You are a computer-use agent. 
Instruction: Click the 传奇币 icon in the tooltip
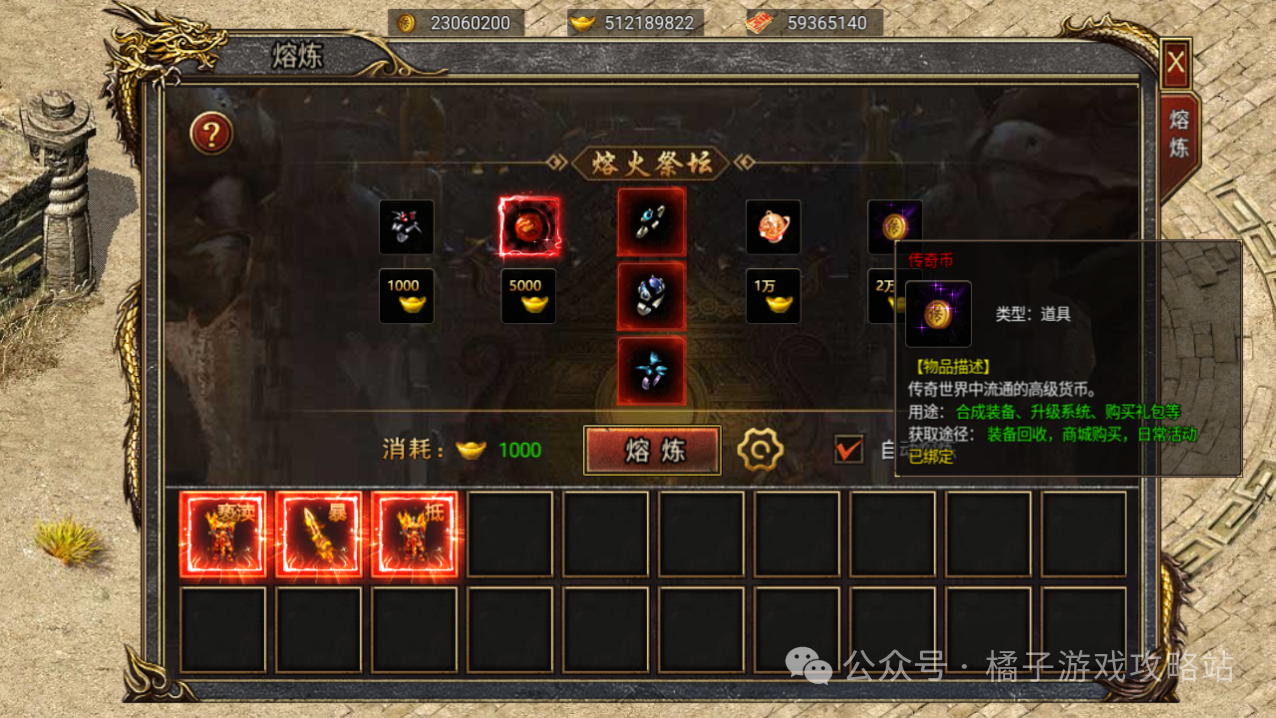938,314
